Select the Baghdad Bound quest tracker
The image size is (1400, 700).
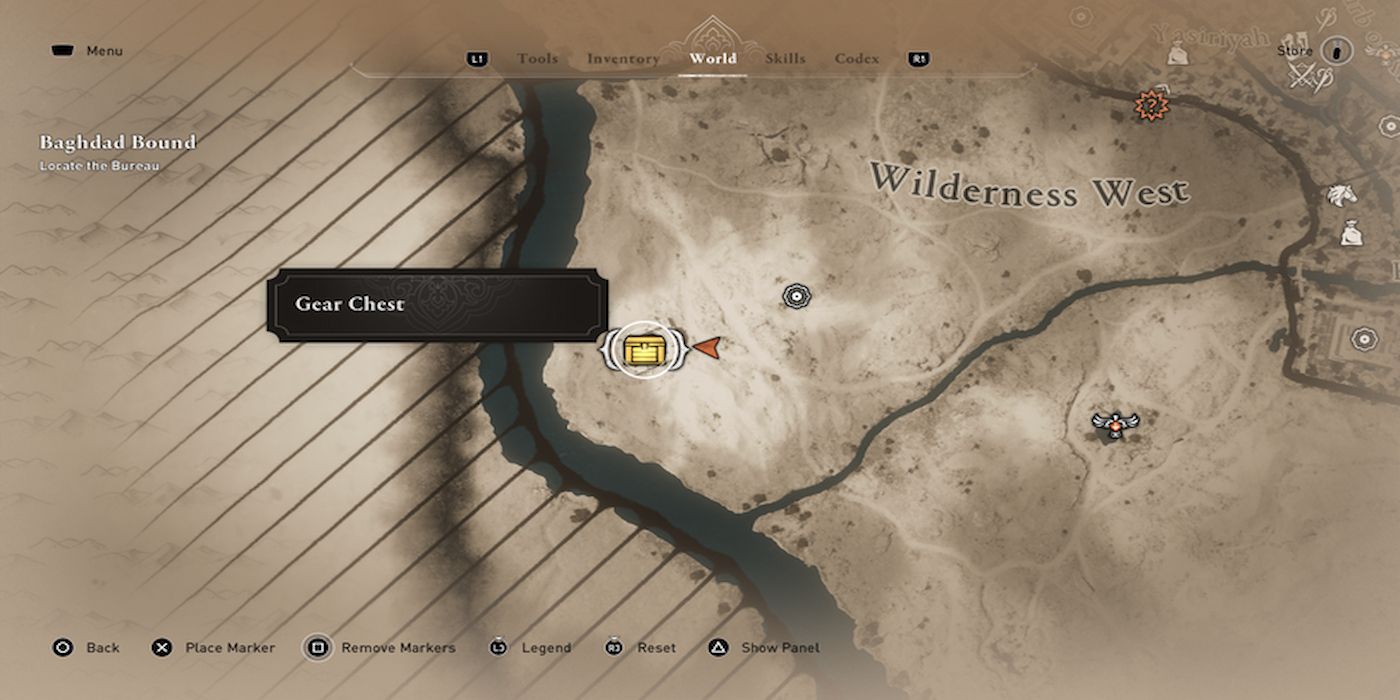point(118,143)
